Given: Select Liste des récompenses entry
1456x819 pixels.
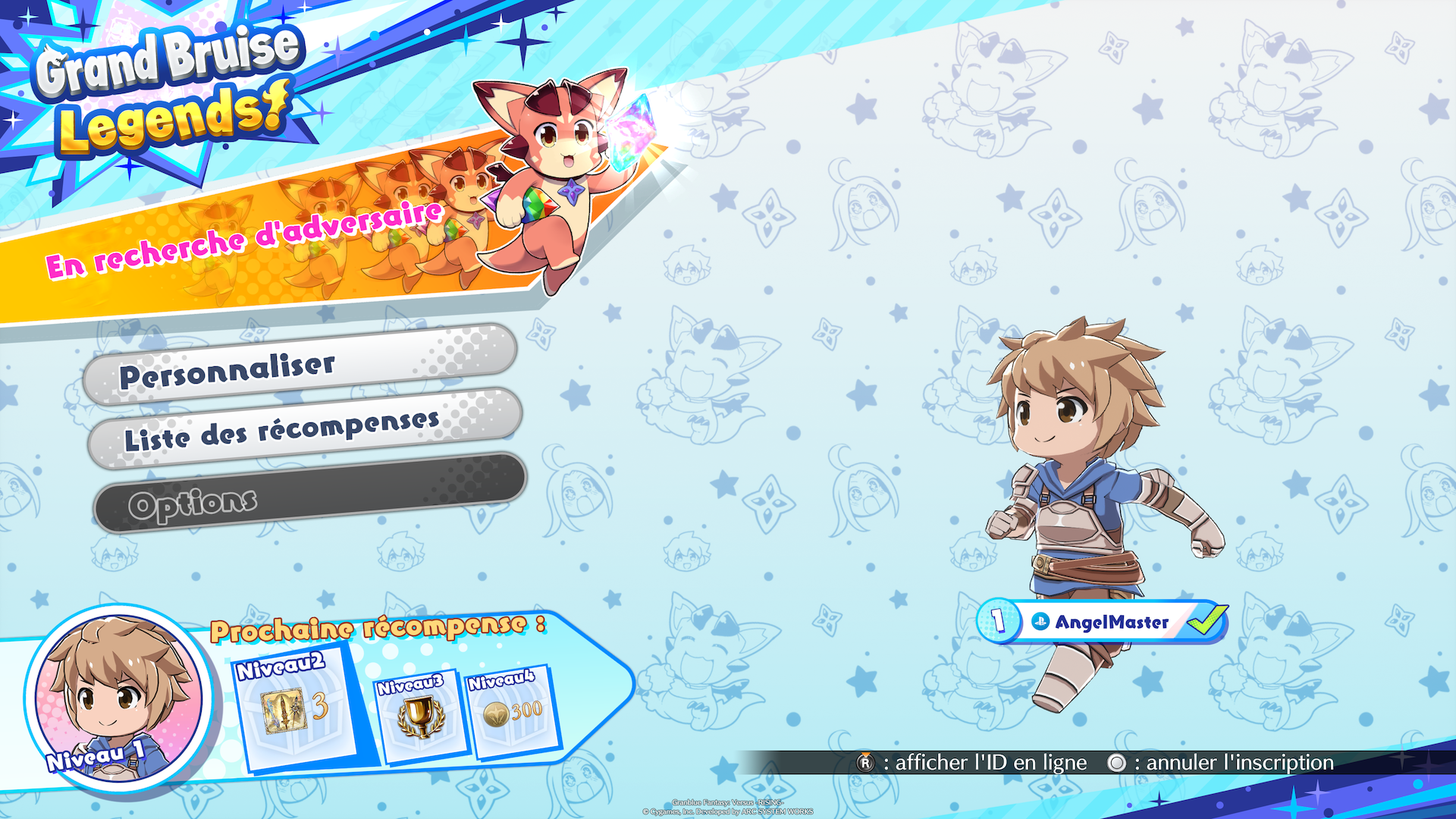Looking at the screenshot, I should [305, 429].
